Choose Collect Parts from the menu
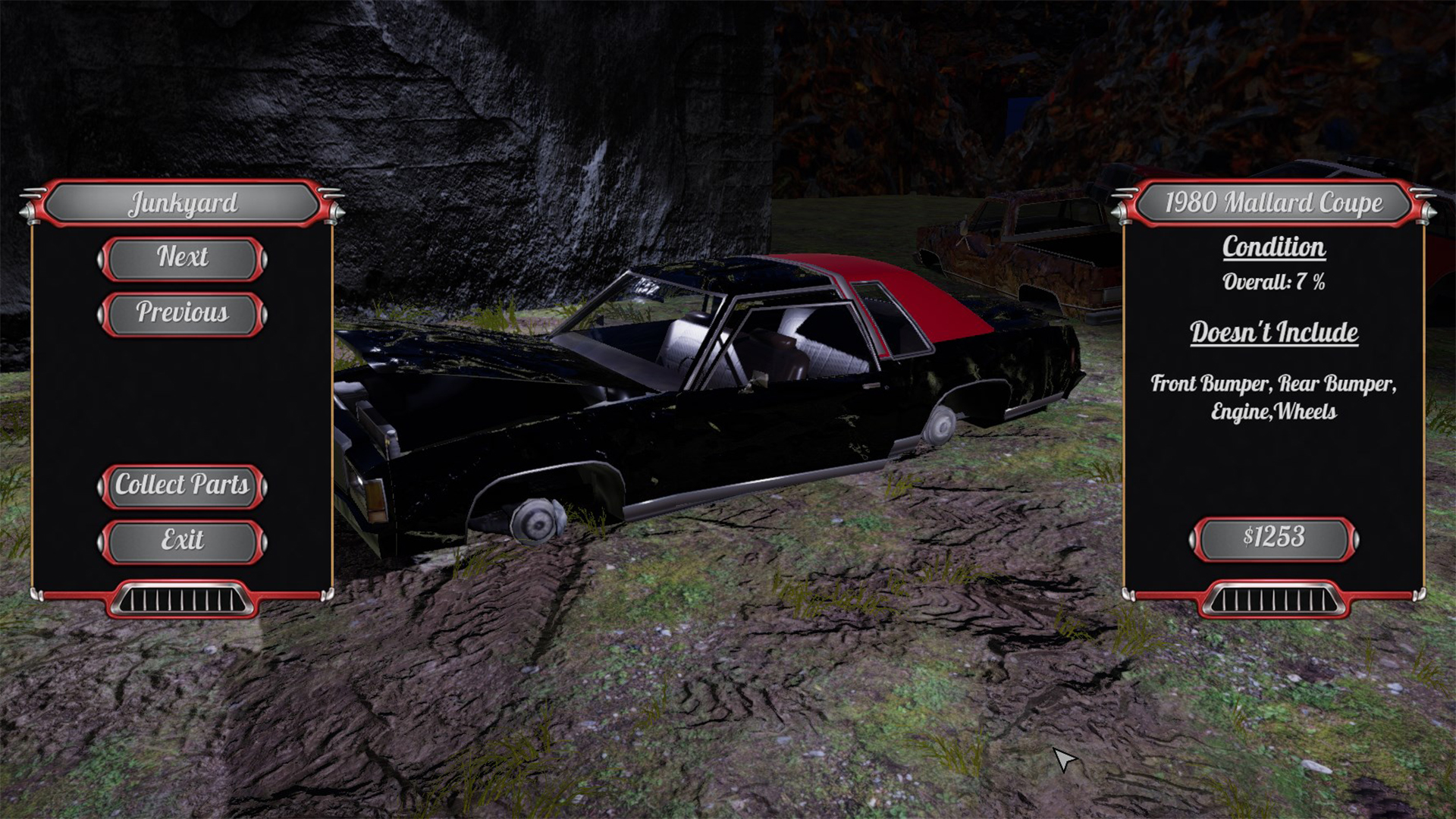Screen dimensions: 1456x819 pos(184,486)
